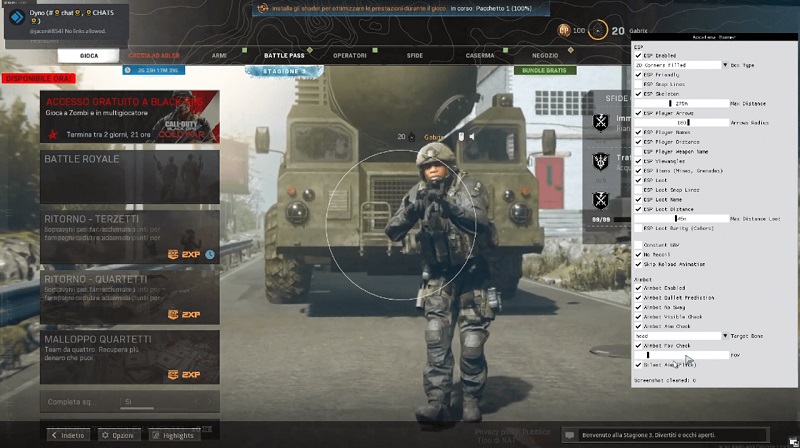Viewport: 800px width, 448px height.
Task: Open the Highlights button
Action: pos(174,436)
